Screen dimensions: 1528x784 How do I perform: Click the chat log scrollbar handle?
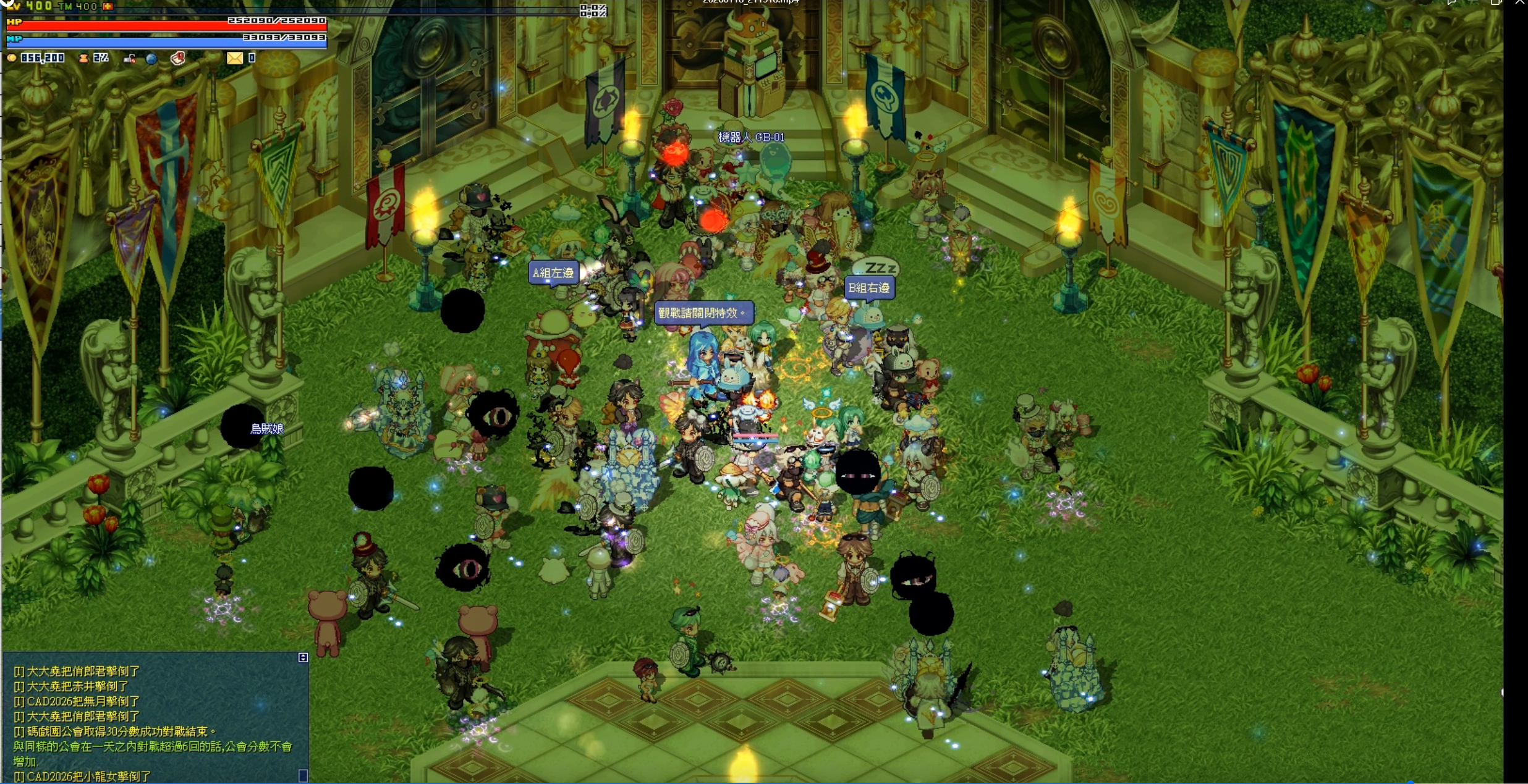point(303,775)
